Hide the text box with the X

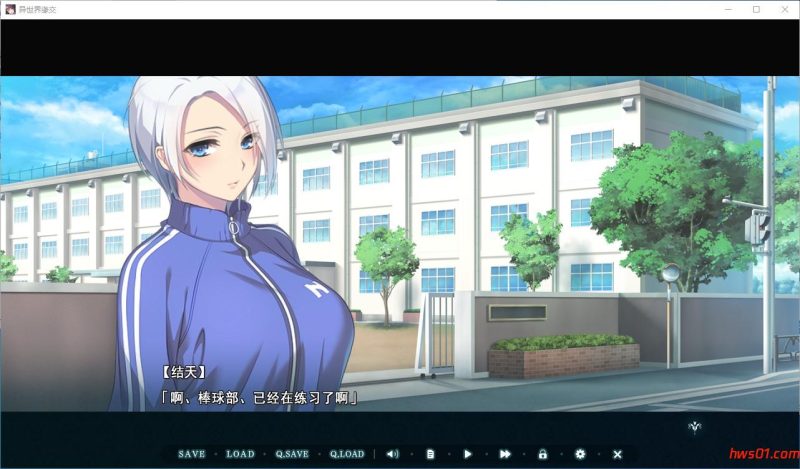click(x=617, y=454)
